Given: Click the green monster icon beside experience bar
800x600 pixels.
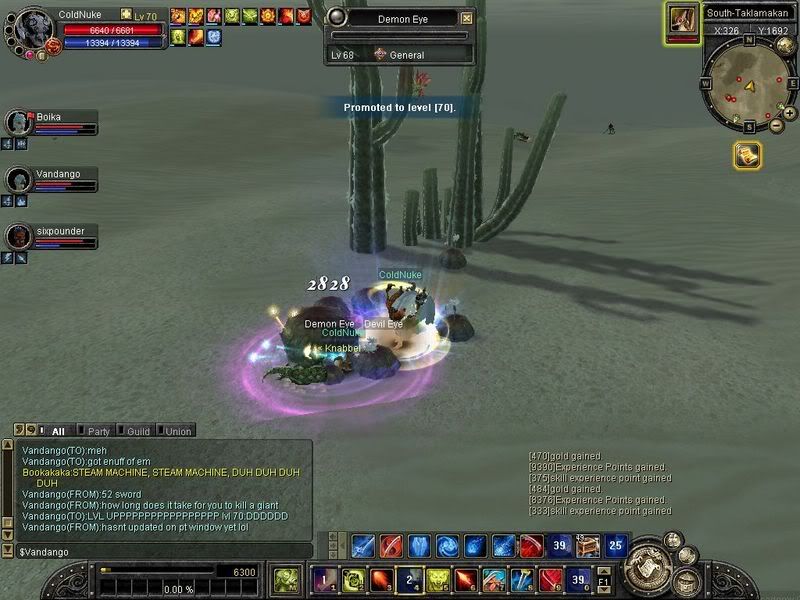Looking at the screenshot, I should (287, 579).
